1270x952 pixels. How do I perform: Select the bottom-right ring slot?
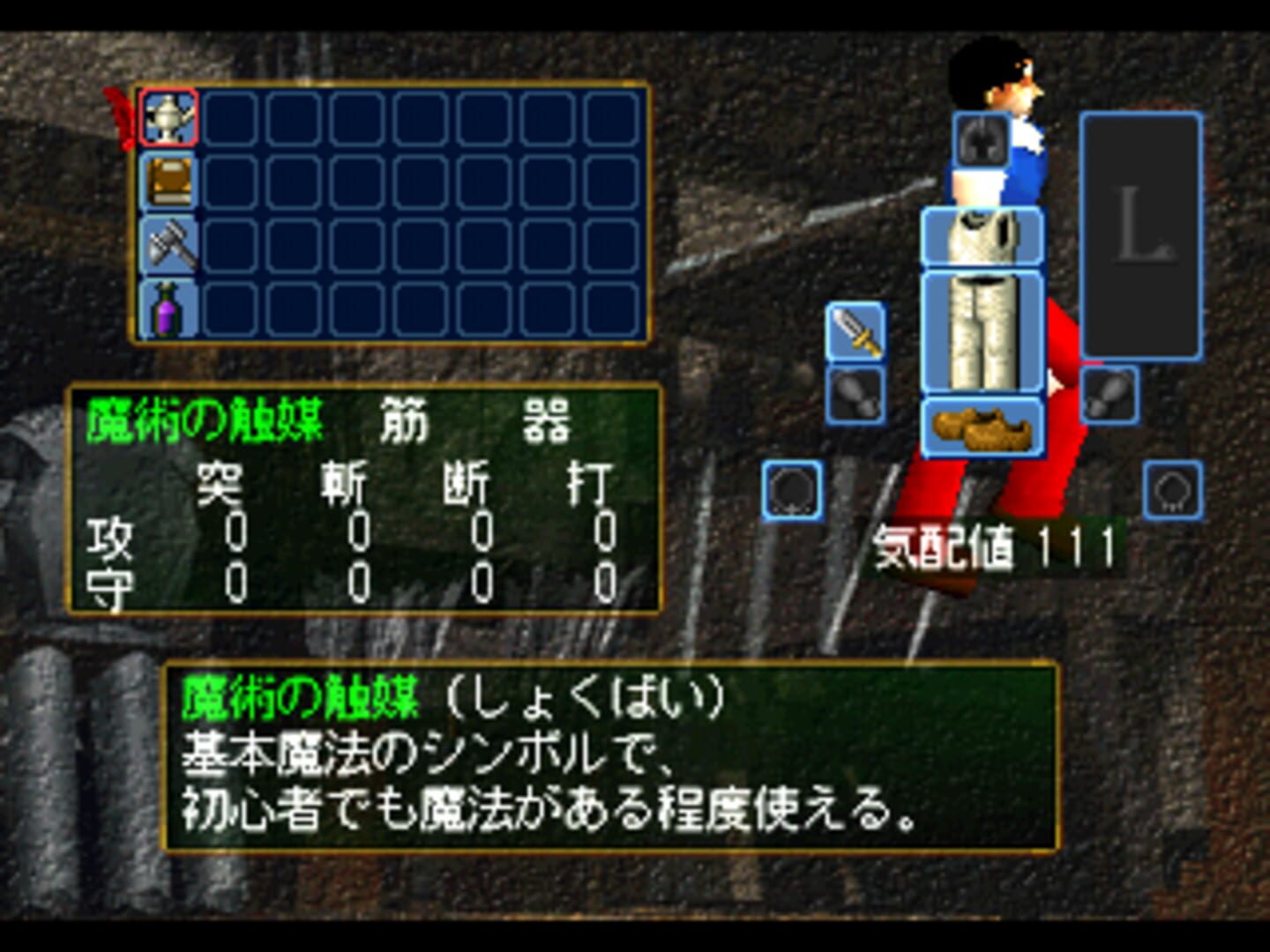tap(1173, 489)
